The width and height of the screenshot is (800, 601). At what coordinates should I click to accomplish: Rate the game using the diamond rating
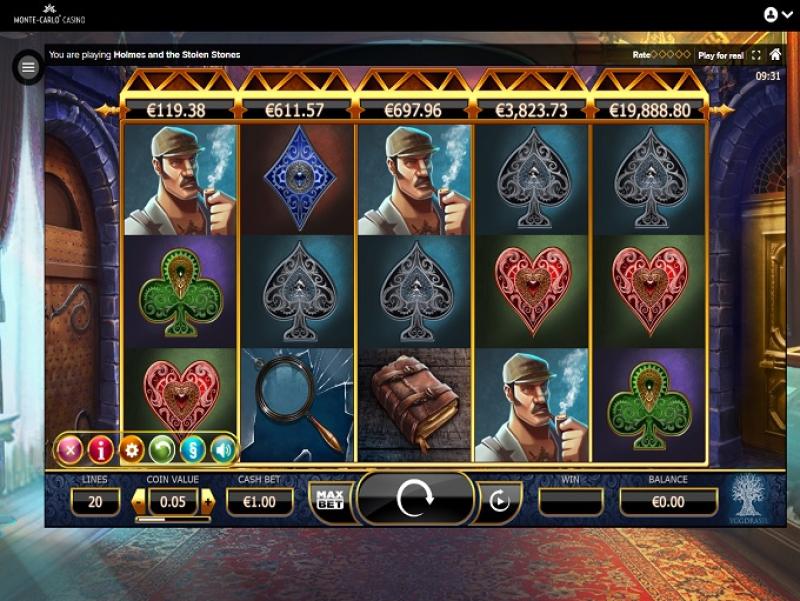point(672,55)
